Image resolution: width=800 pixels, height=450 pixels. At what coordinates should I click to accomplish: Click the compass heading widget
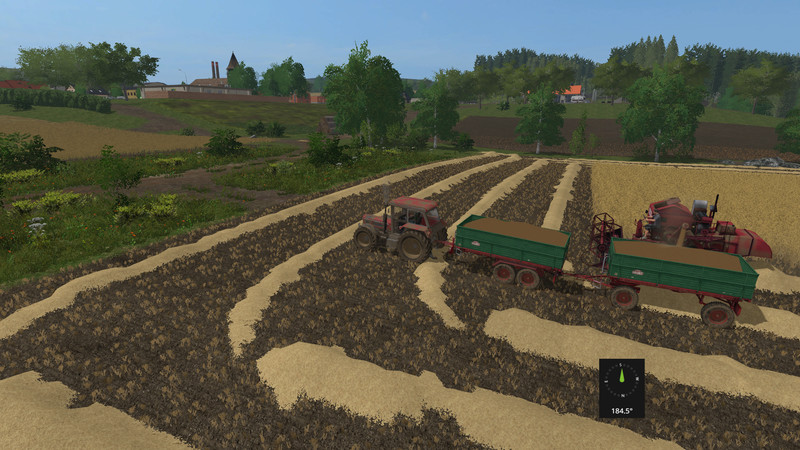621,387
